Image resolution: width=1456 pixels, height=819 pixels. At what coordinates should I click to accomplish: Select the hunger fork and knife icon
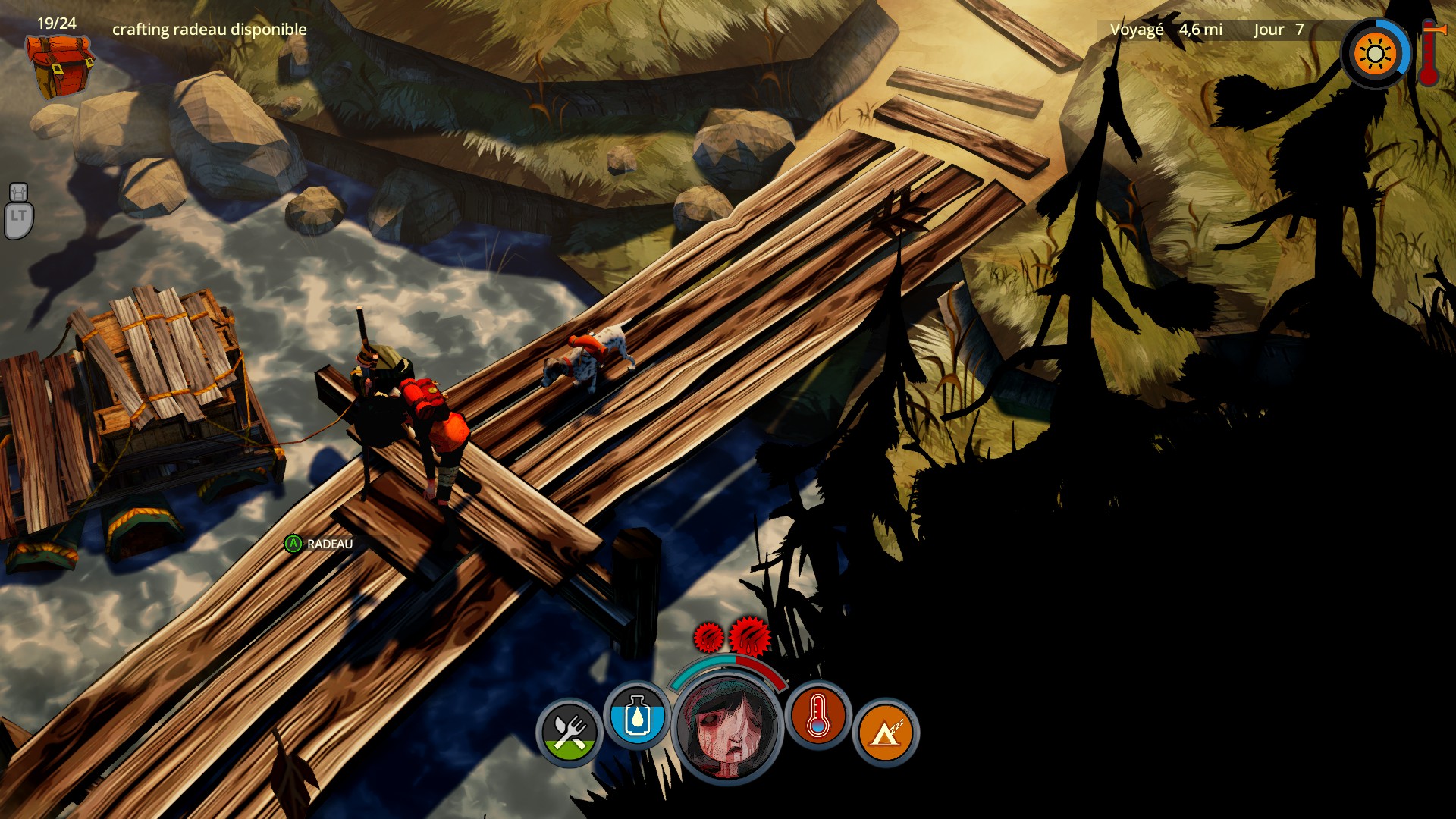(570, 733)
